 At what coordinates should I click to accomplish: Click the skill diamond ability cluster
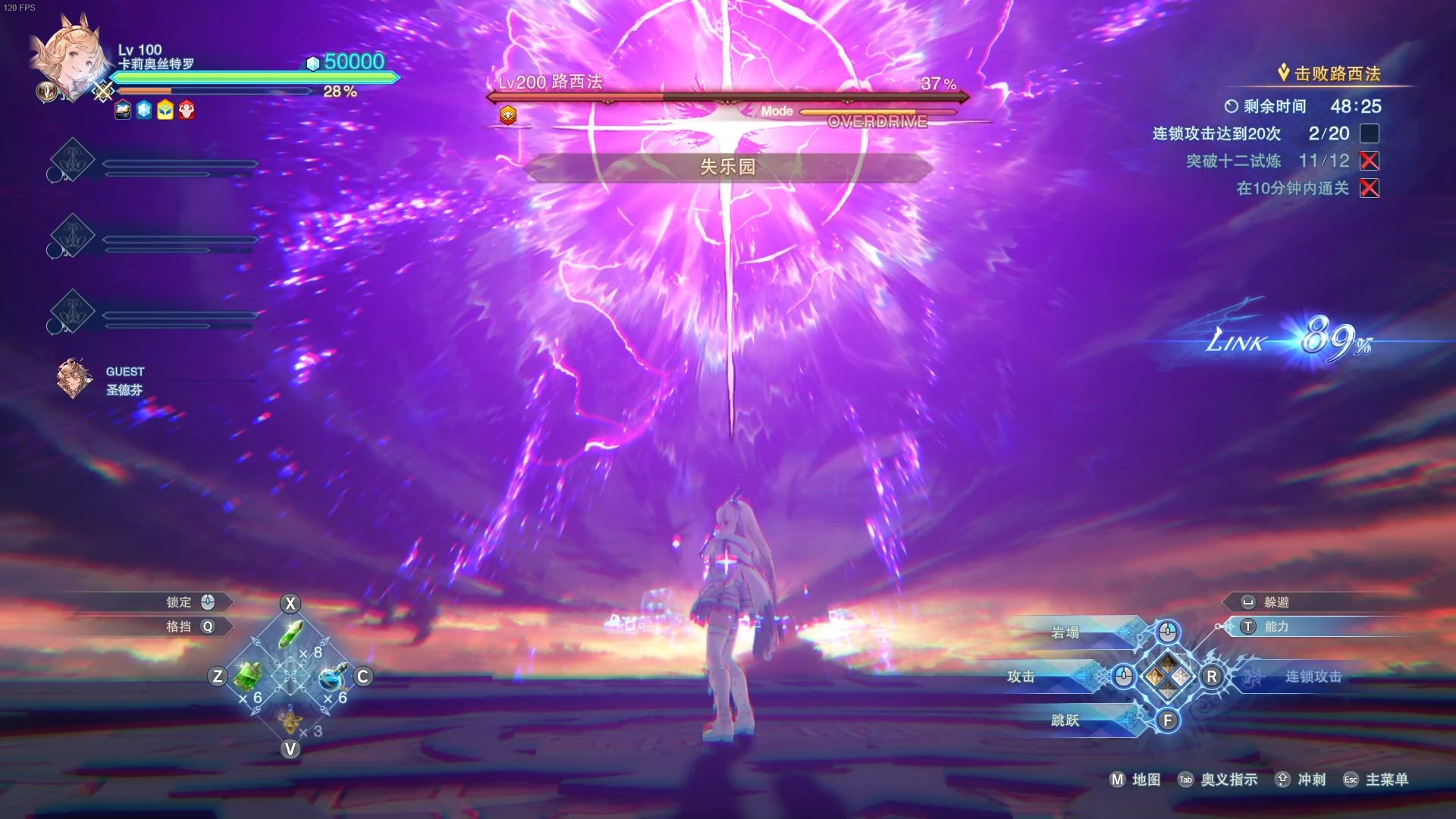coord(1167,676)
